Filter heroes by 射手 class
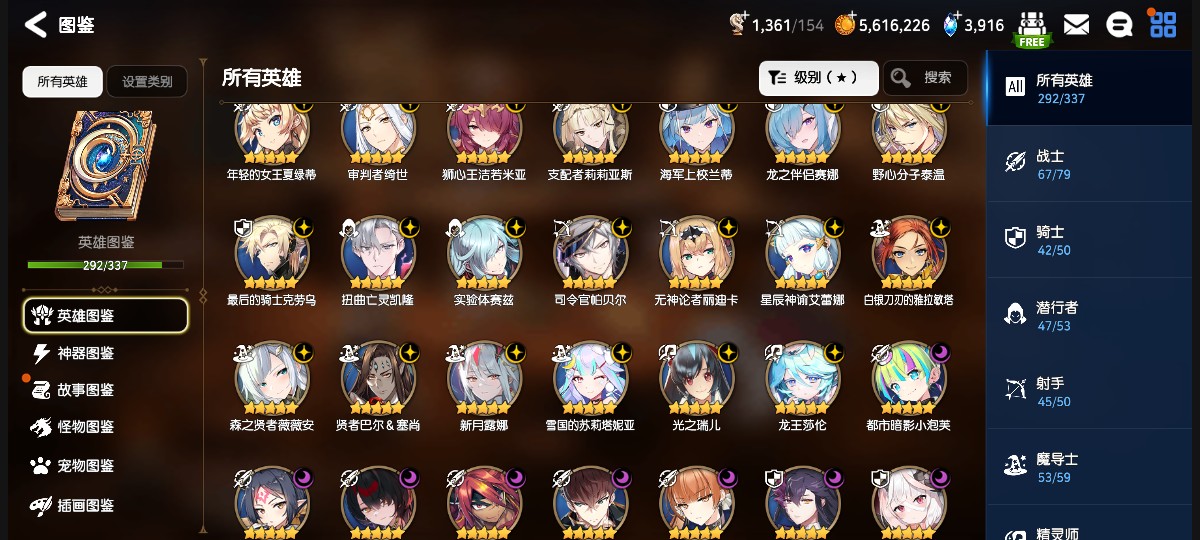This screenshot has height=540, width=1200. click(1090, 392)
